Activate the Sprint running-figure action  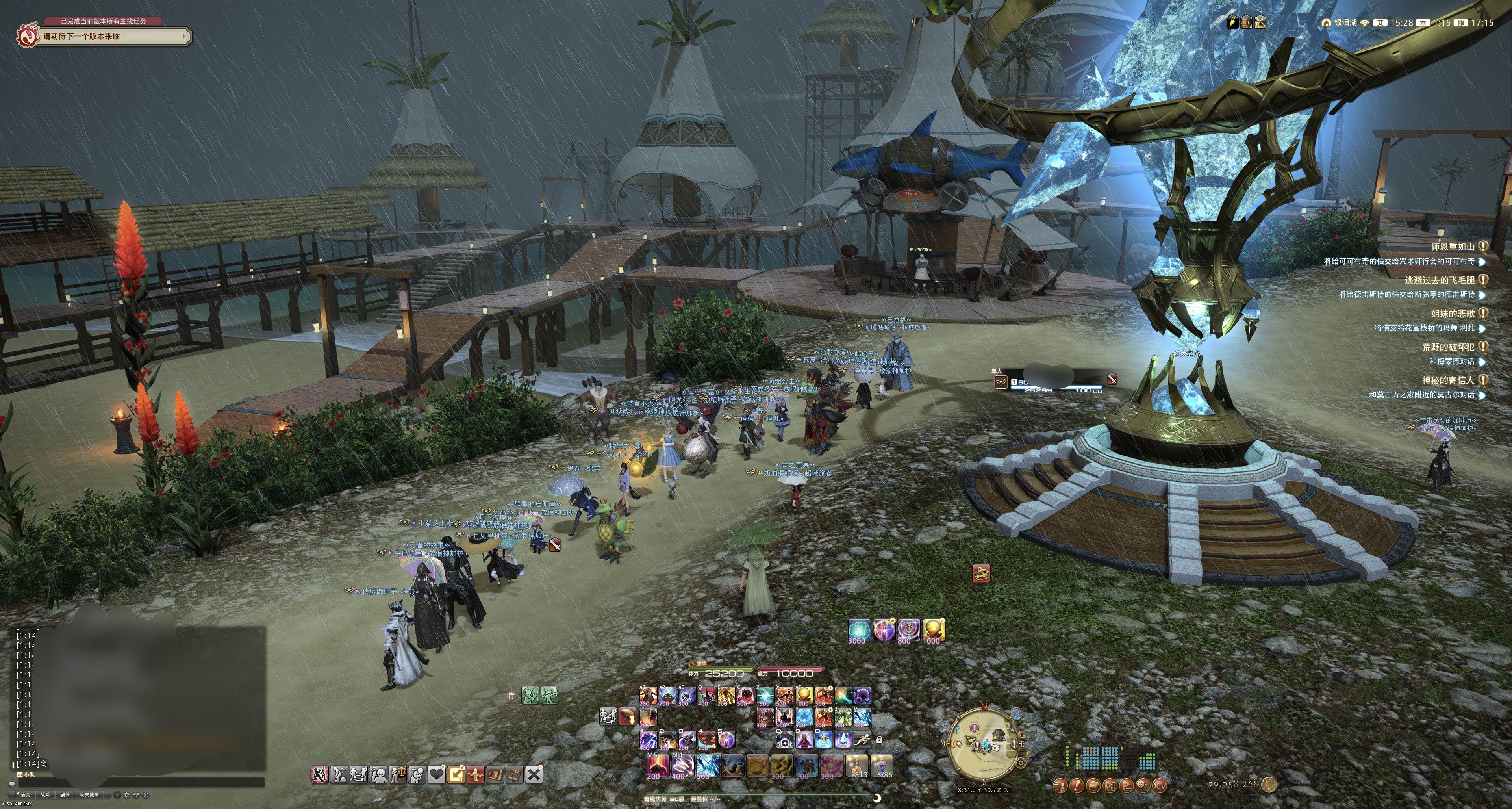pyautogui.click(x=862, y=739)
